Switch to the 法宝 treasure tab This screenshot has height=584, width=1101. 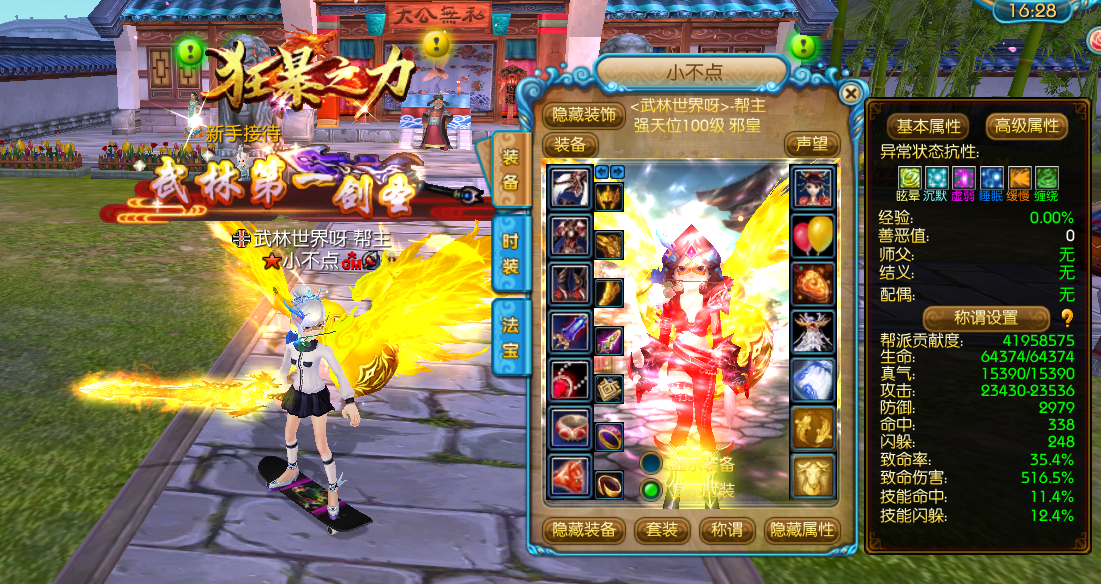(510, 337)
